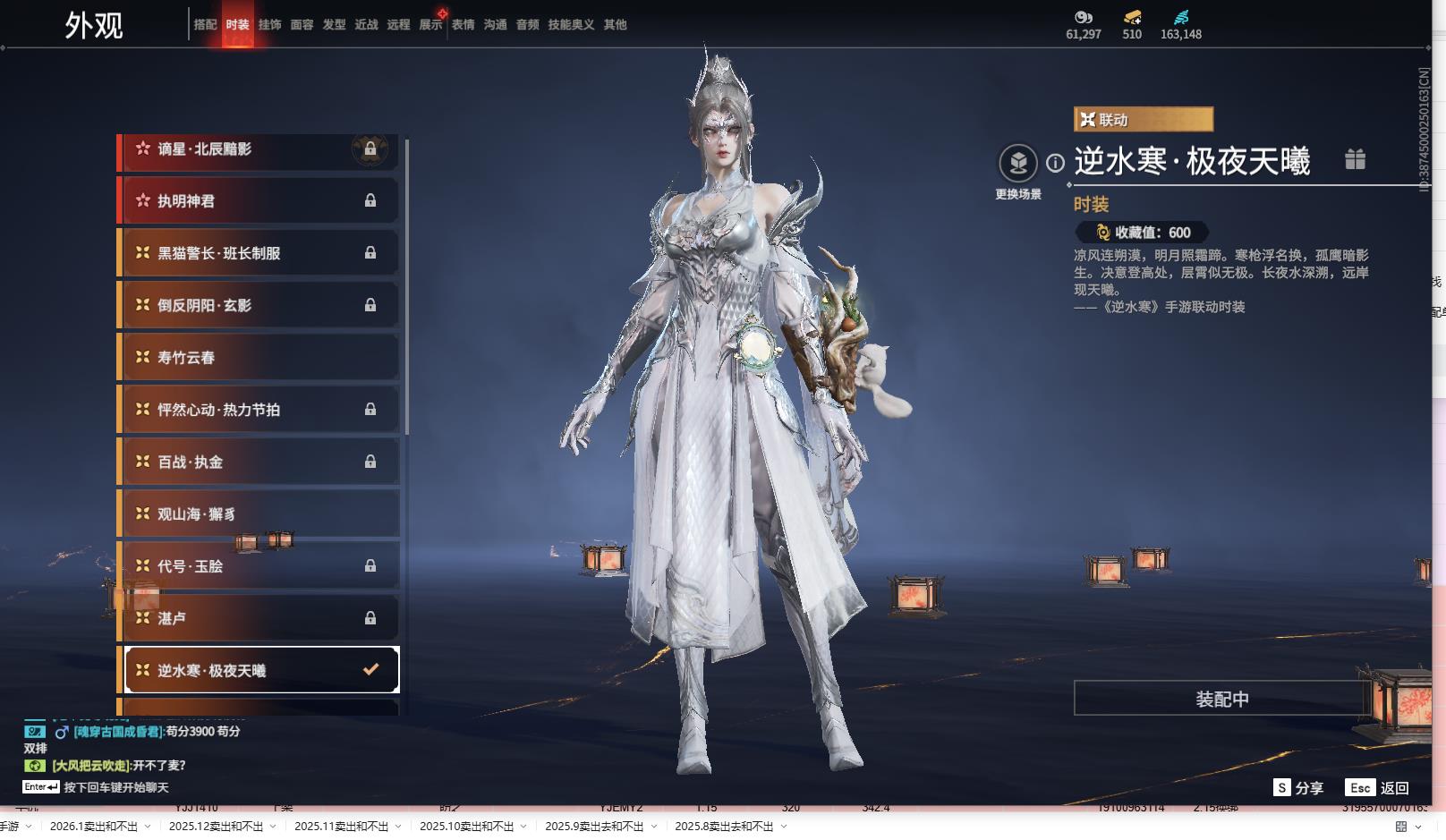The width and height of the screenshot is (1446, 840).
Task: Open the 2025.12卖出和不出 spreadsheet tab
Action: click(x=216, y=827)
